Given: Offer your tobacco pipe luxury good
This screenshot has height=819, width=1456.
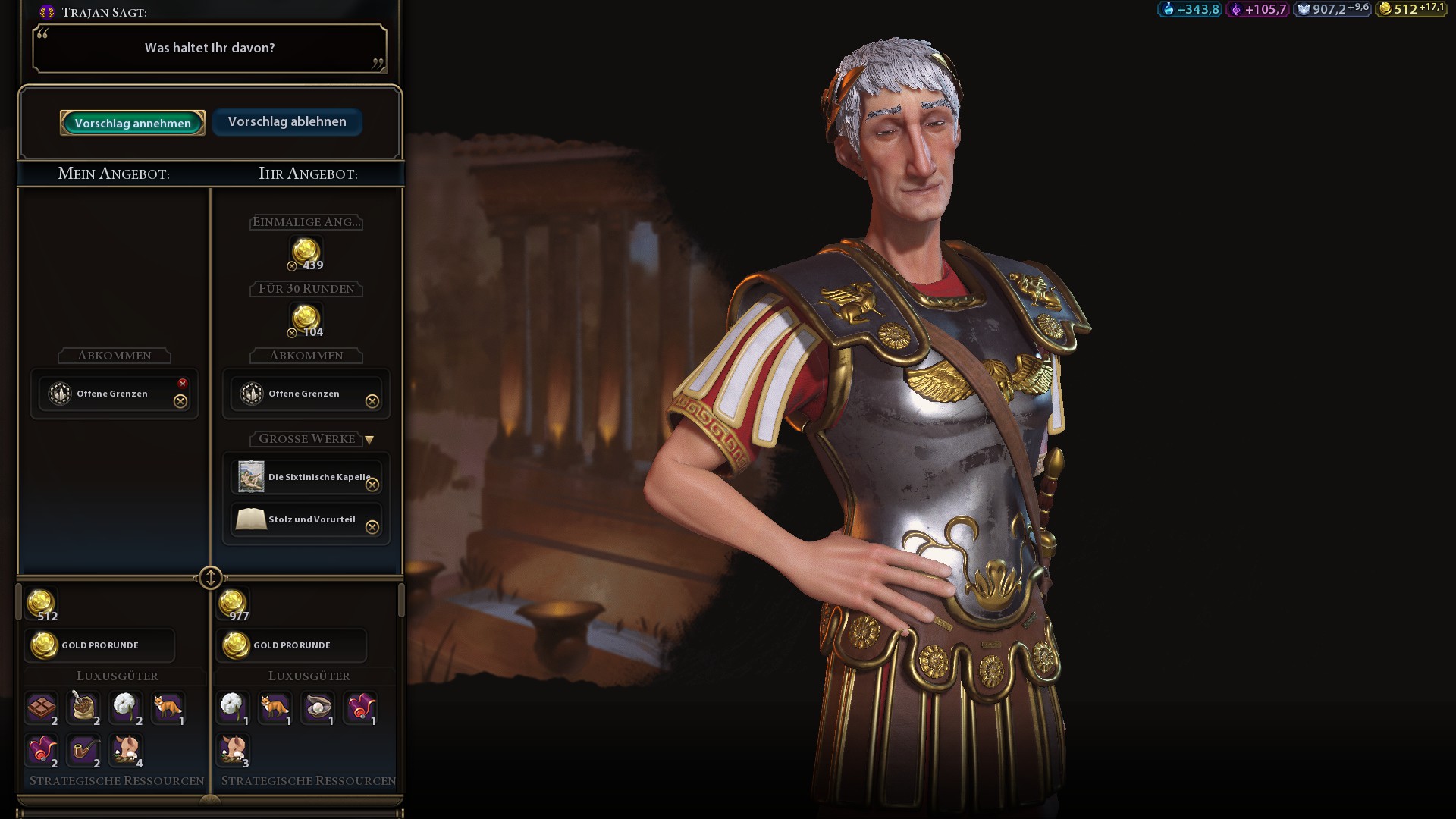Looking at the screenshot, I should point(83,751).
